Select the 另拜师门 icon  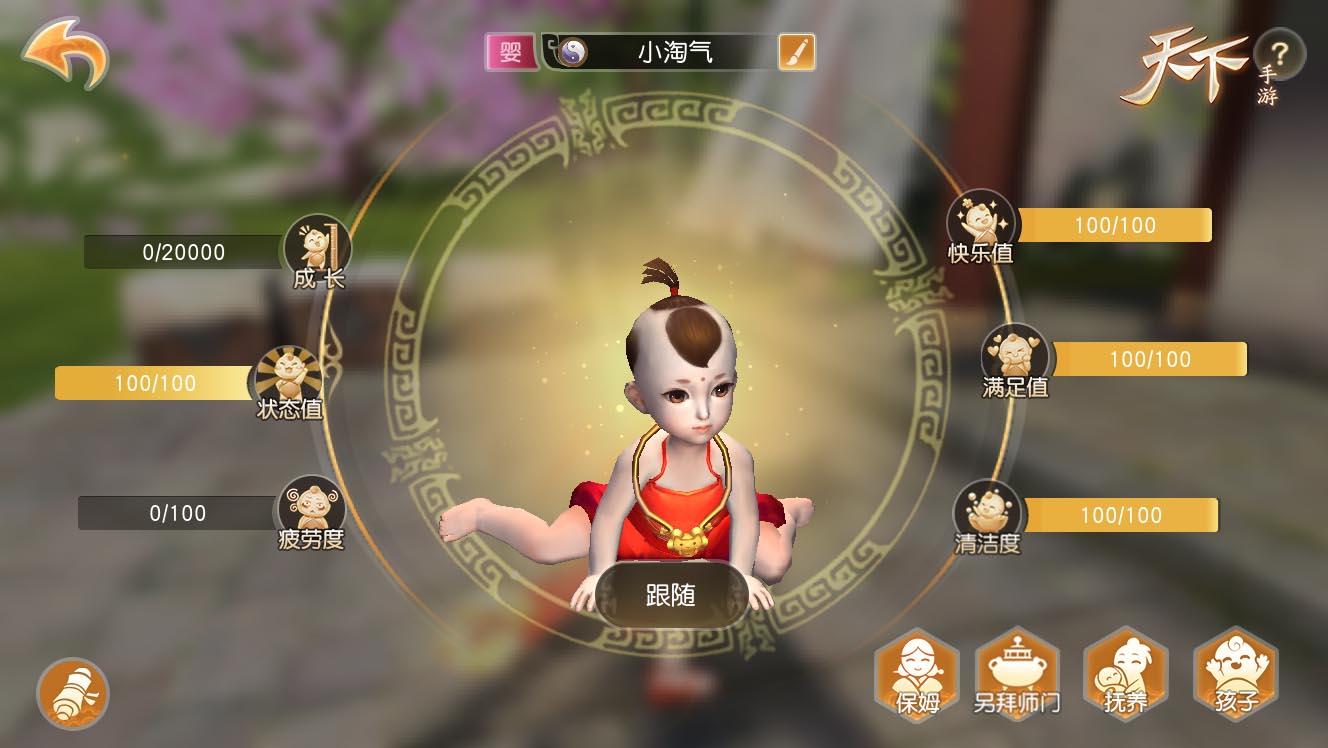pyautogui.click(x=1017, y=676)
